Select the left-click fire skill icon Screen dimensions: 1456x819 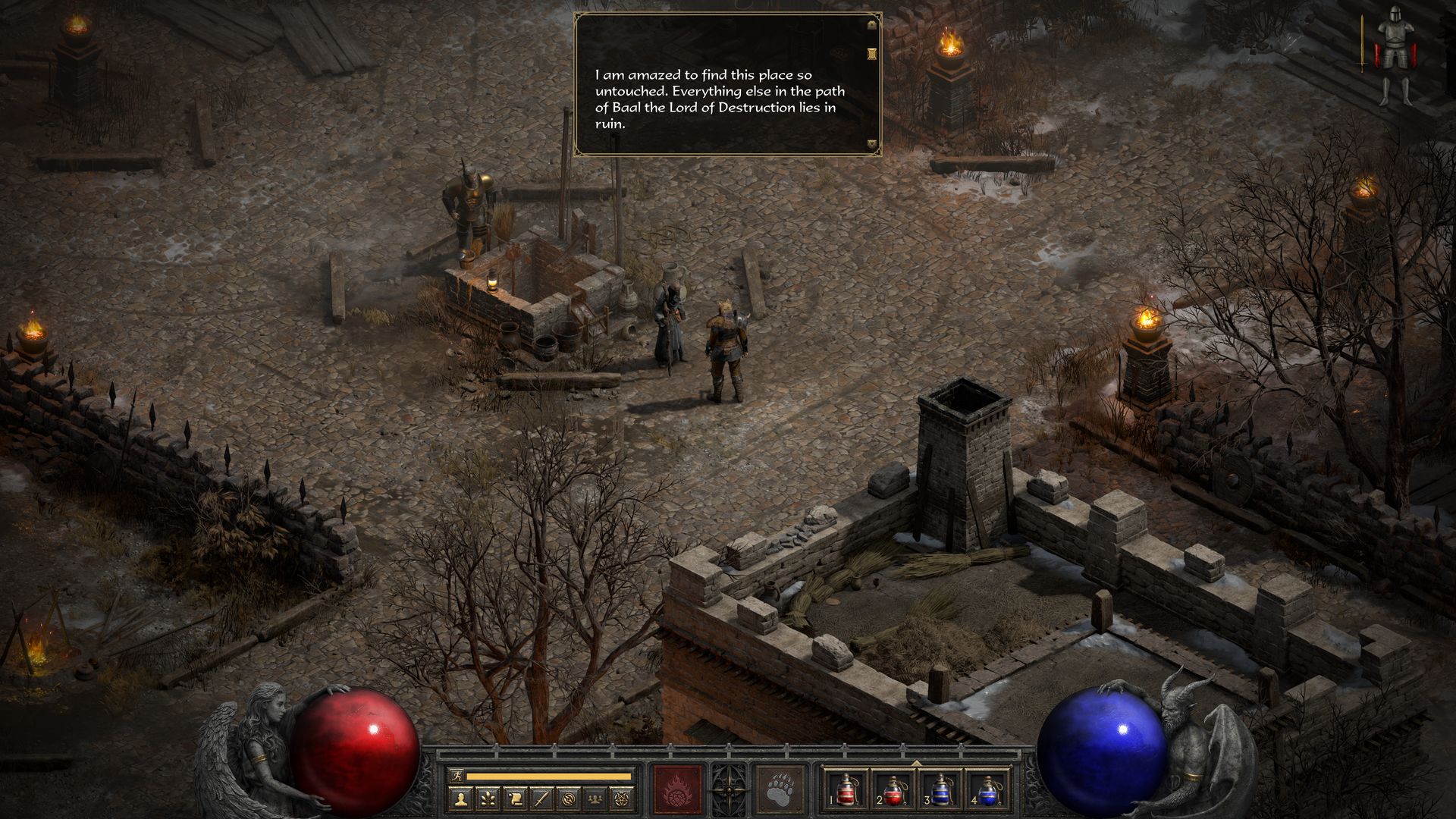pos(677,789)
